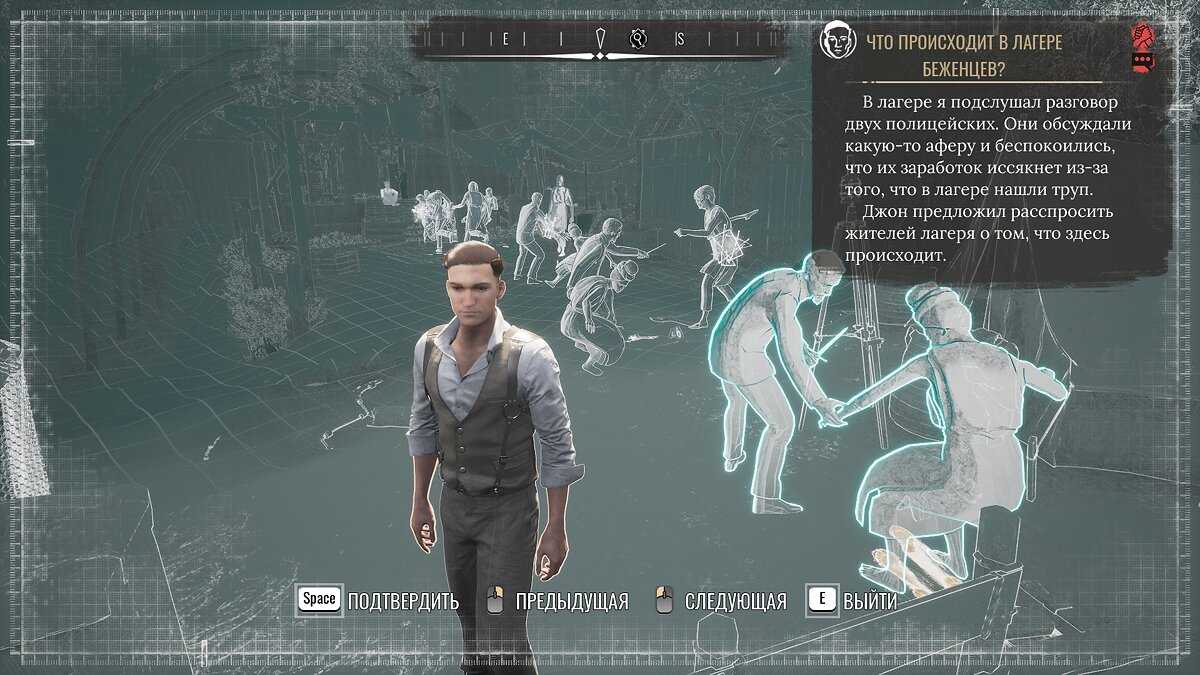Click the red fist icon
Viewport: 1200px width, 675px height.
(x=1140, y=37)
